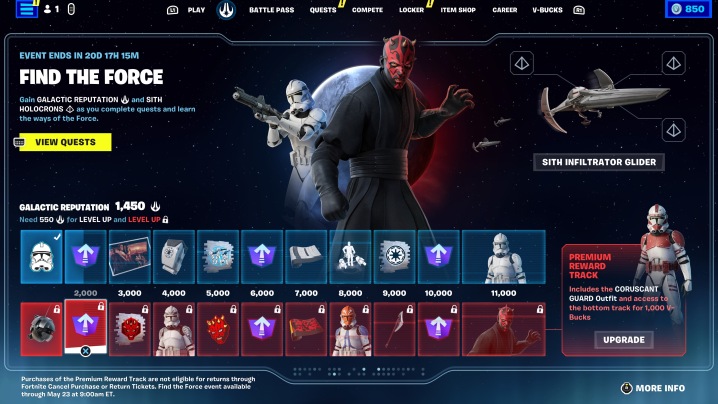Select the Star Wars tab icon
The image size is (718, 404).
[226, 10]
